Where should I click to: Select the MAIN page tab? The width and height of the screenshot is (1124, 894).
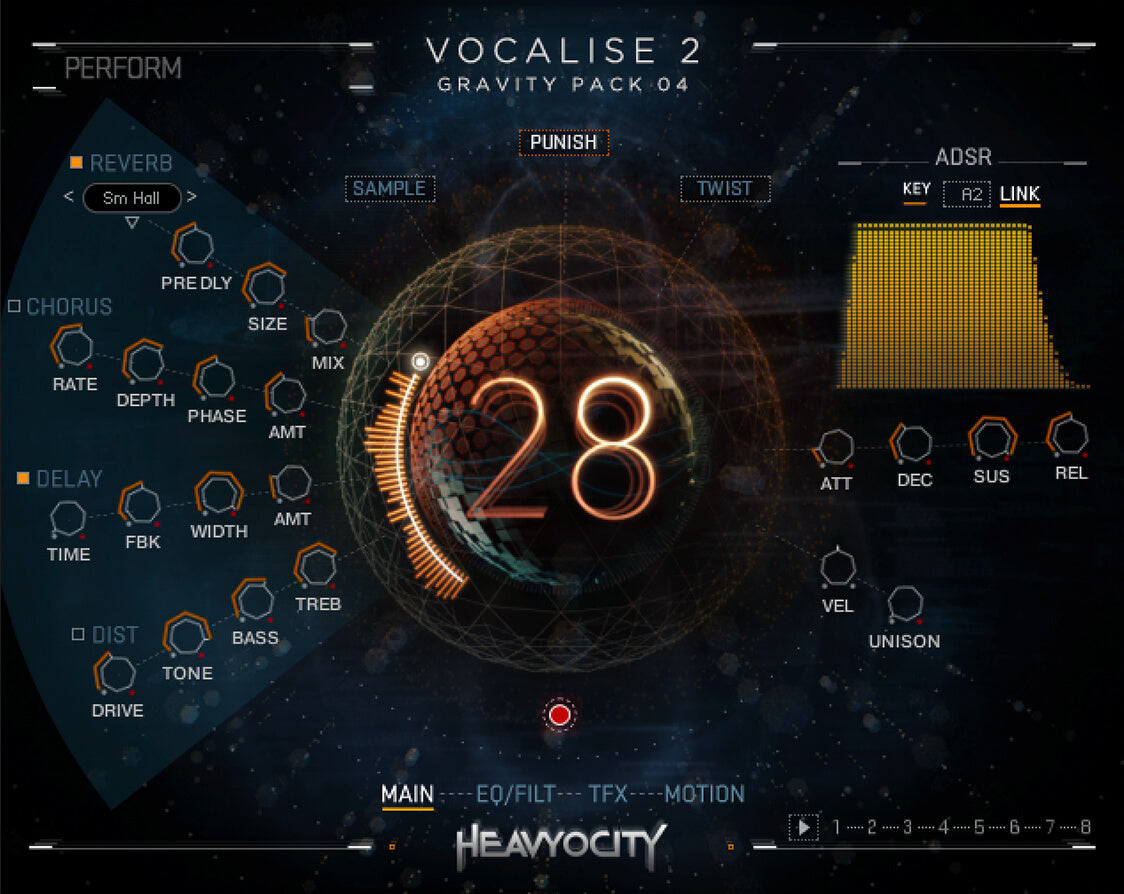(407, 794)
